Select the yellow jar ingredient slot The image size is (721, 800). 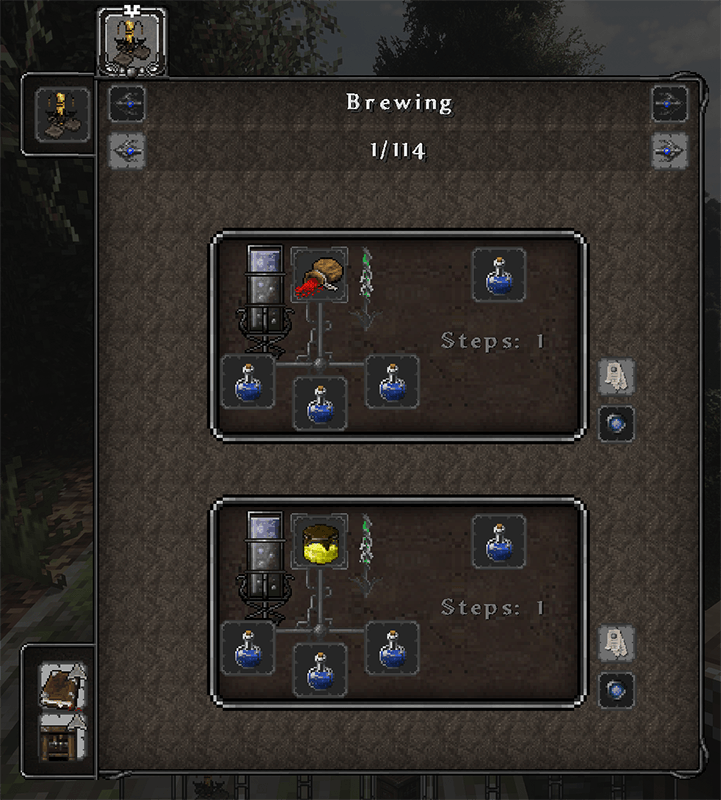(319, 542)
